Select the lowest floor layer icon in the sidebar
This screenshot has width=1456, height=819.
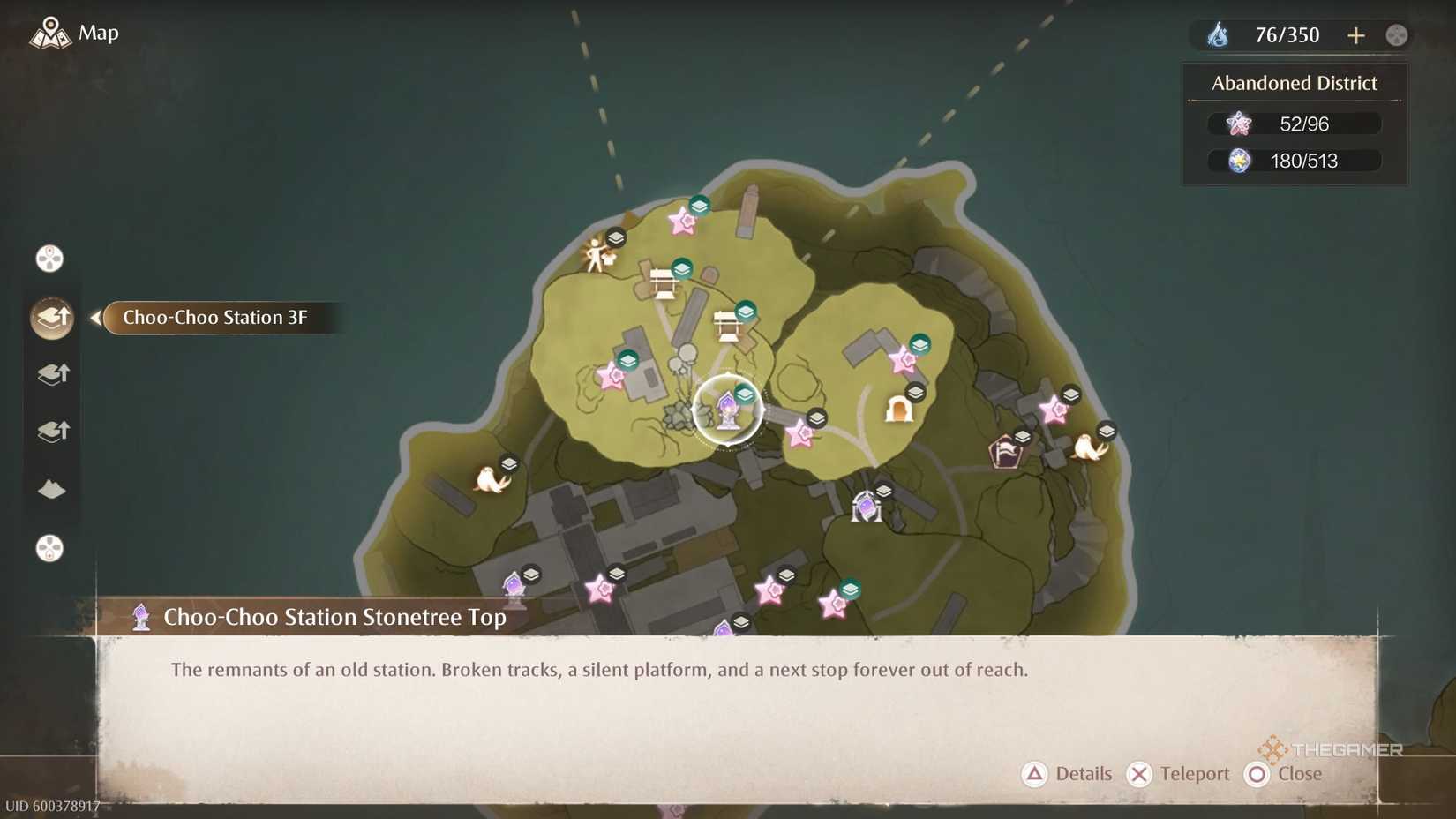(51, 432)
